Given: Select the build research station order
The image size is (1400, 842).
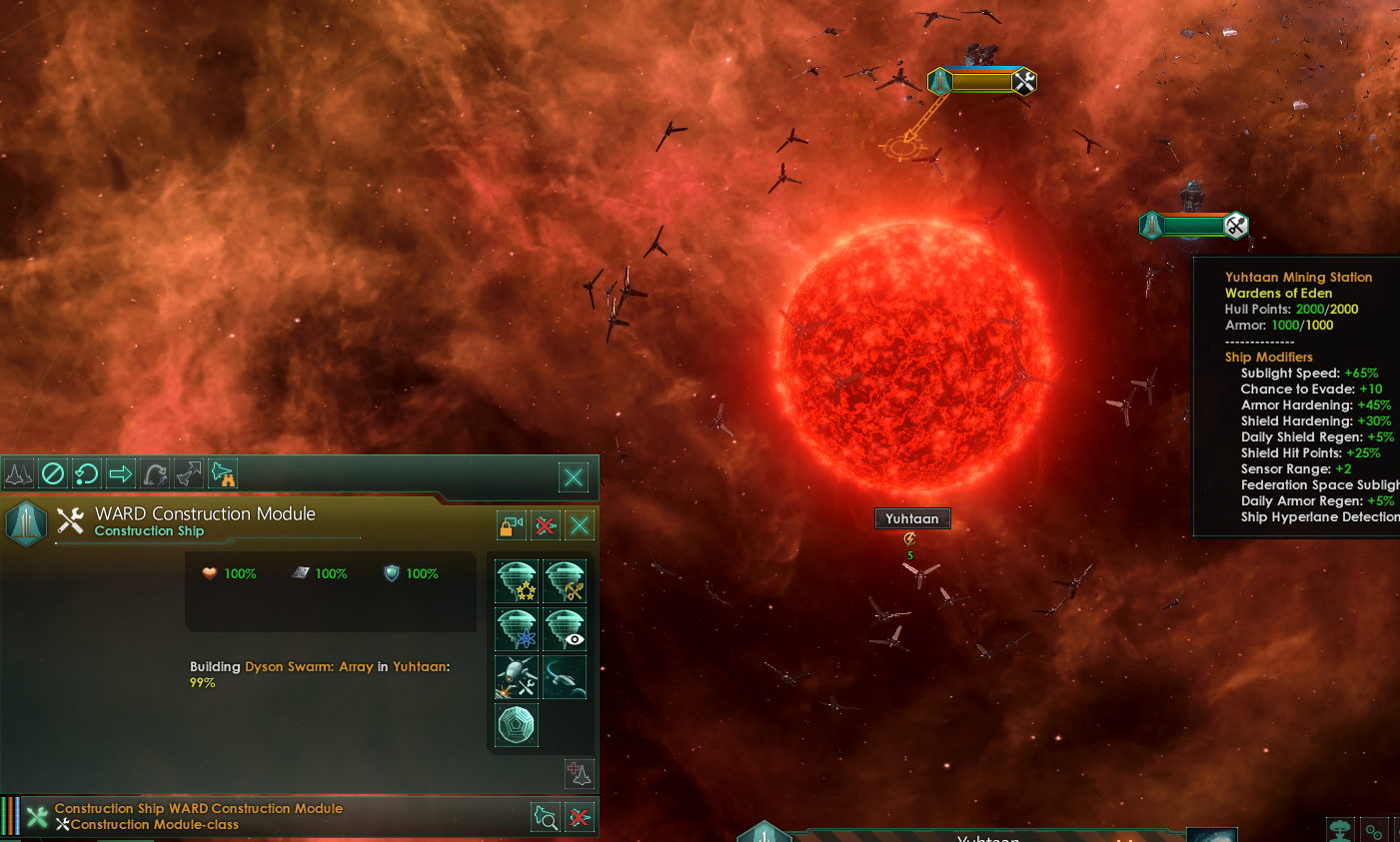Looking at the screenshot, I should pos(517,629).
